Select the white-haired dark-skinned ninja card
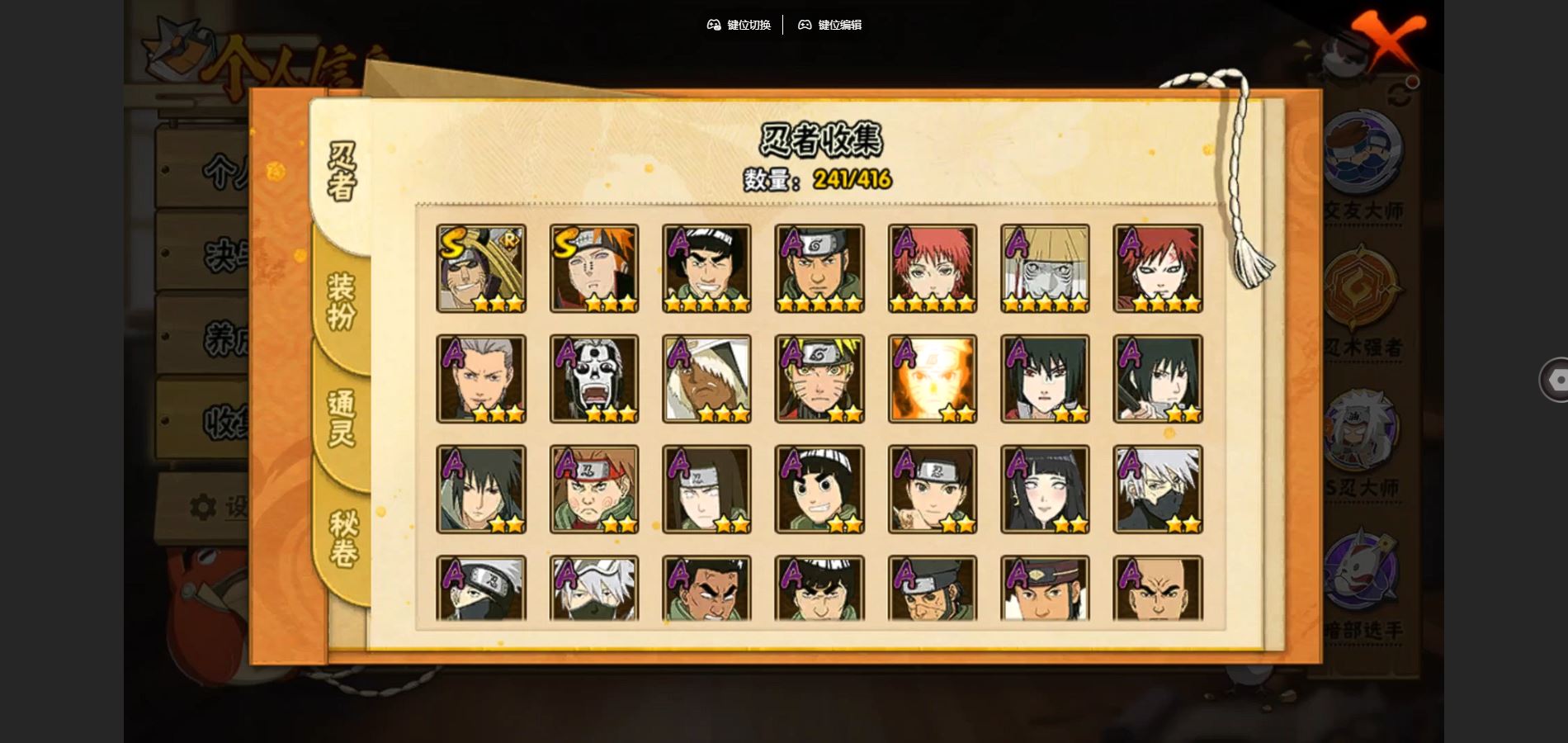1568x743 pixels. [x=706, y=379]
